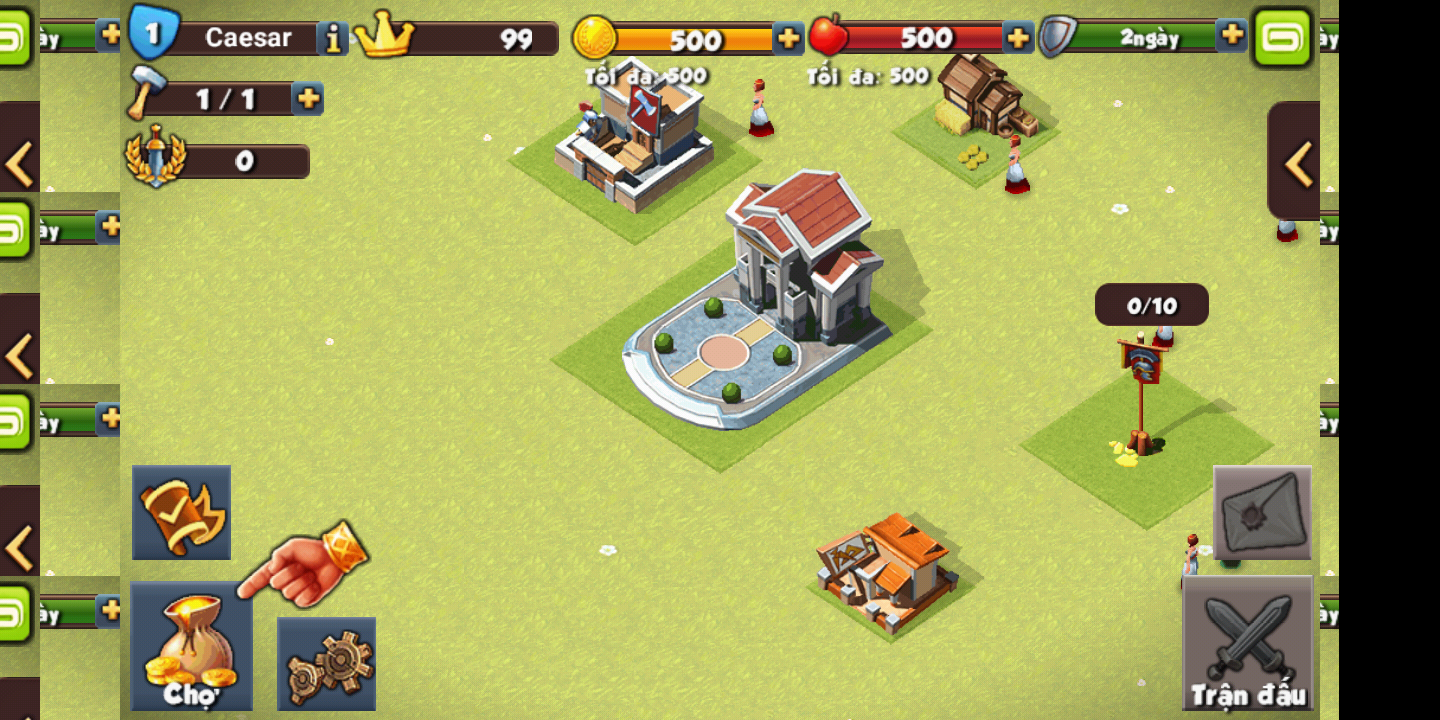Show player info beside Caesar name
Image resolution: width=1440 pixels, height=720 pixels.
pyautogui.click(x=332, y=39)
